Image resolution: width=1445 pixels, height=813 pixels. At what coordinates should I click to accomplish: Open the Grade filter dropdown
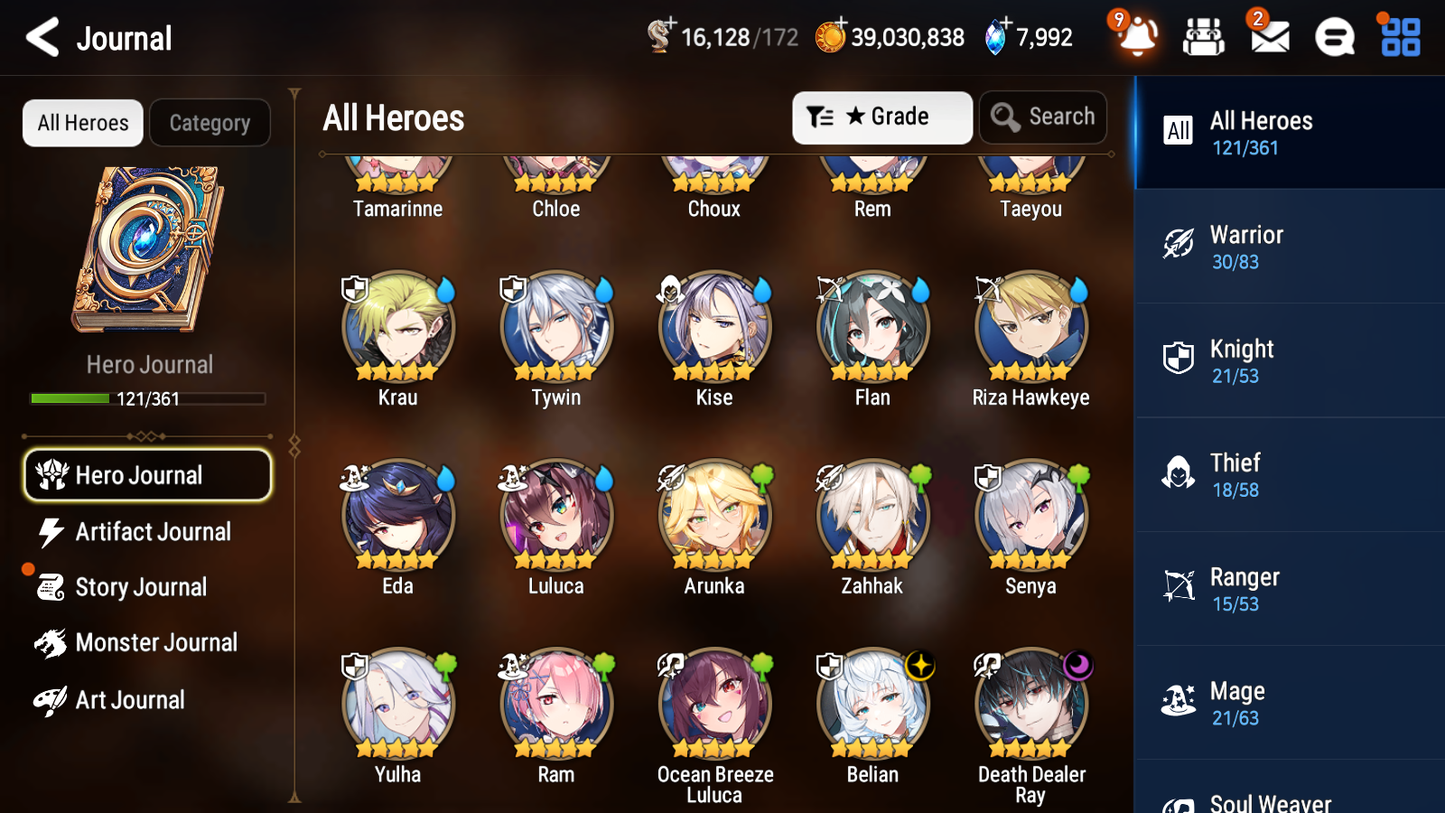pos(882,117)
